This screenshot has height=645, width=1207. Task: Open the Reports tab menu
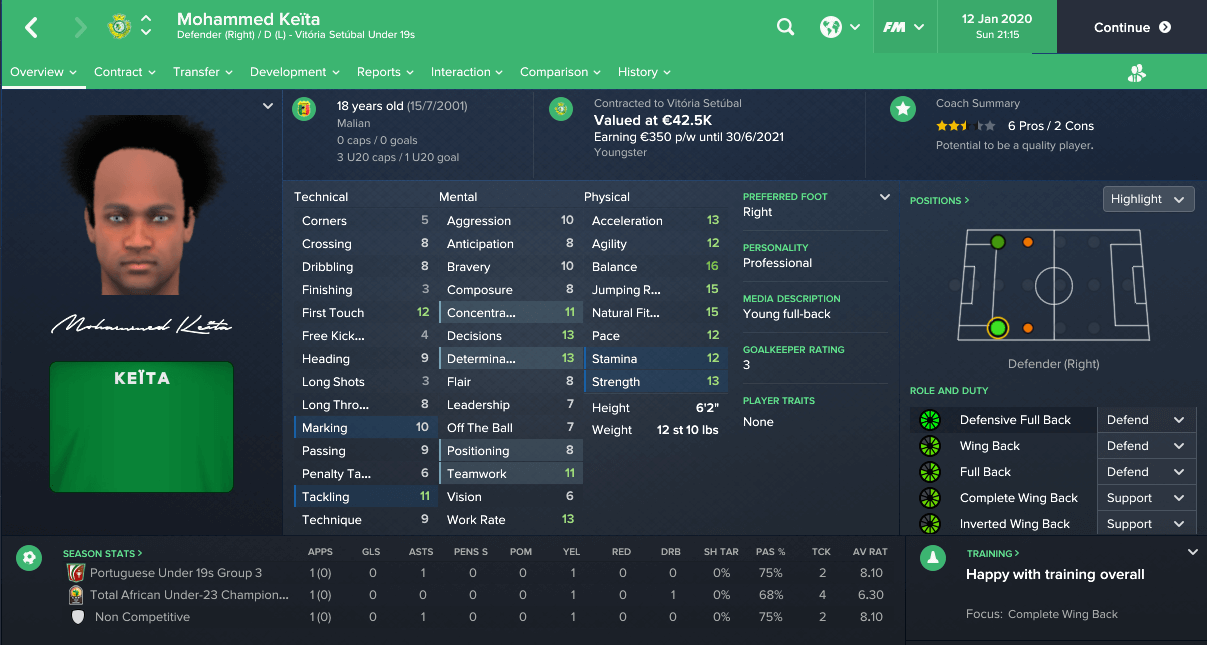(386, 72)
